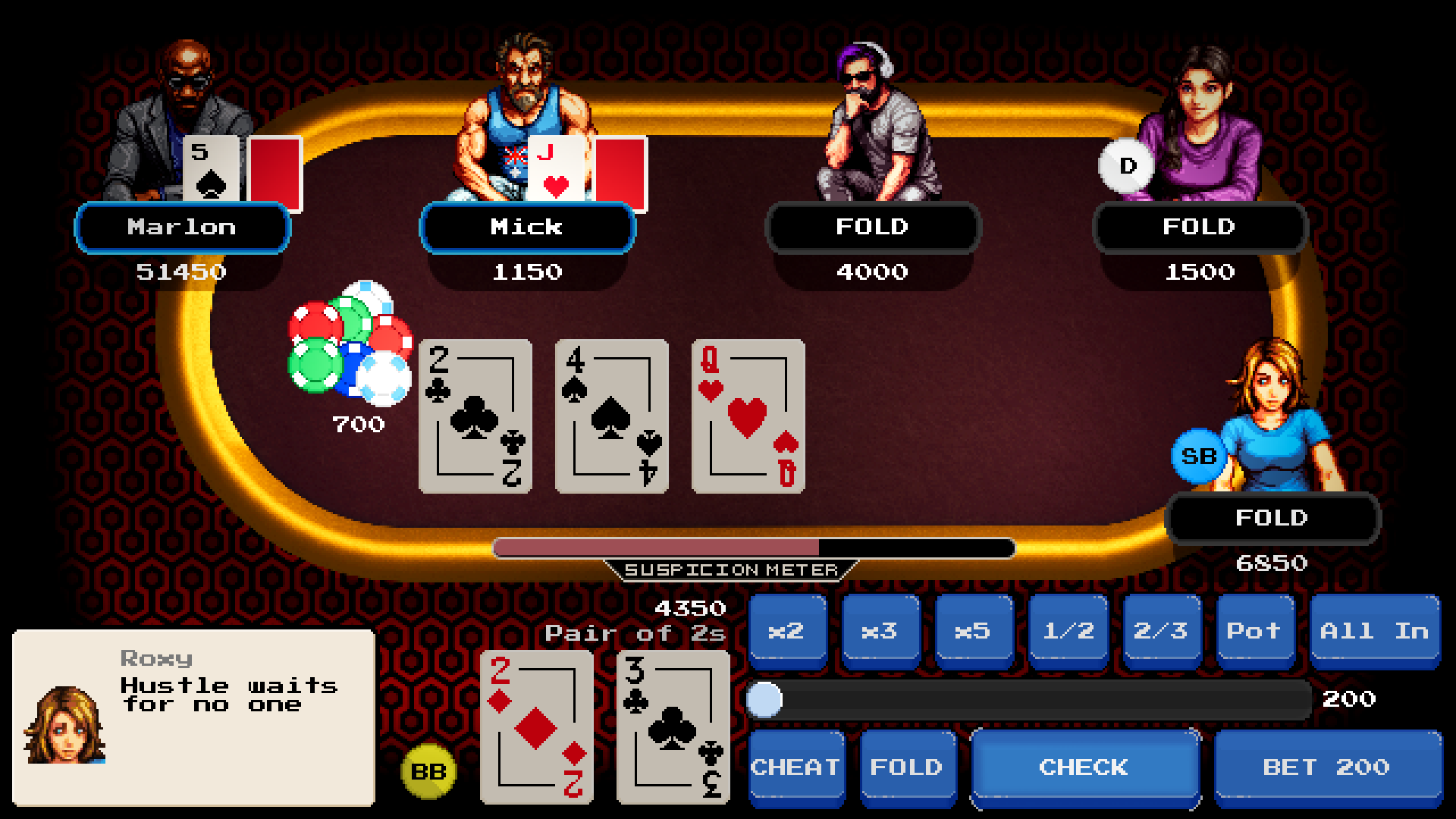Place the BET 200 wager
The image size is (1456, 819).
coord(1326,767)
